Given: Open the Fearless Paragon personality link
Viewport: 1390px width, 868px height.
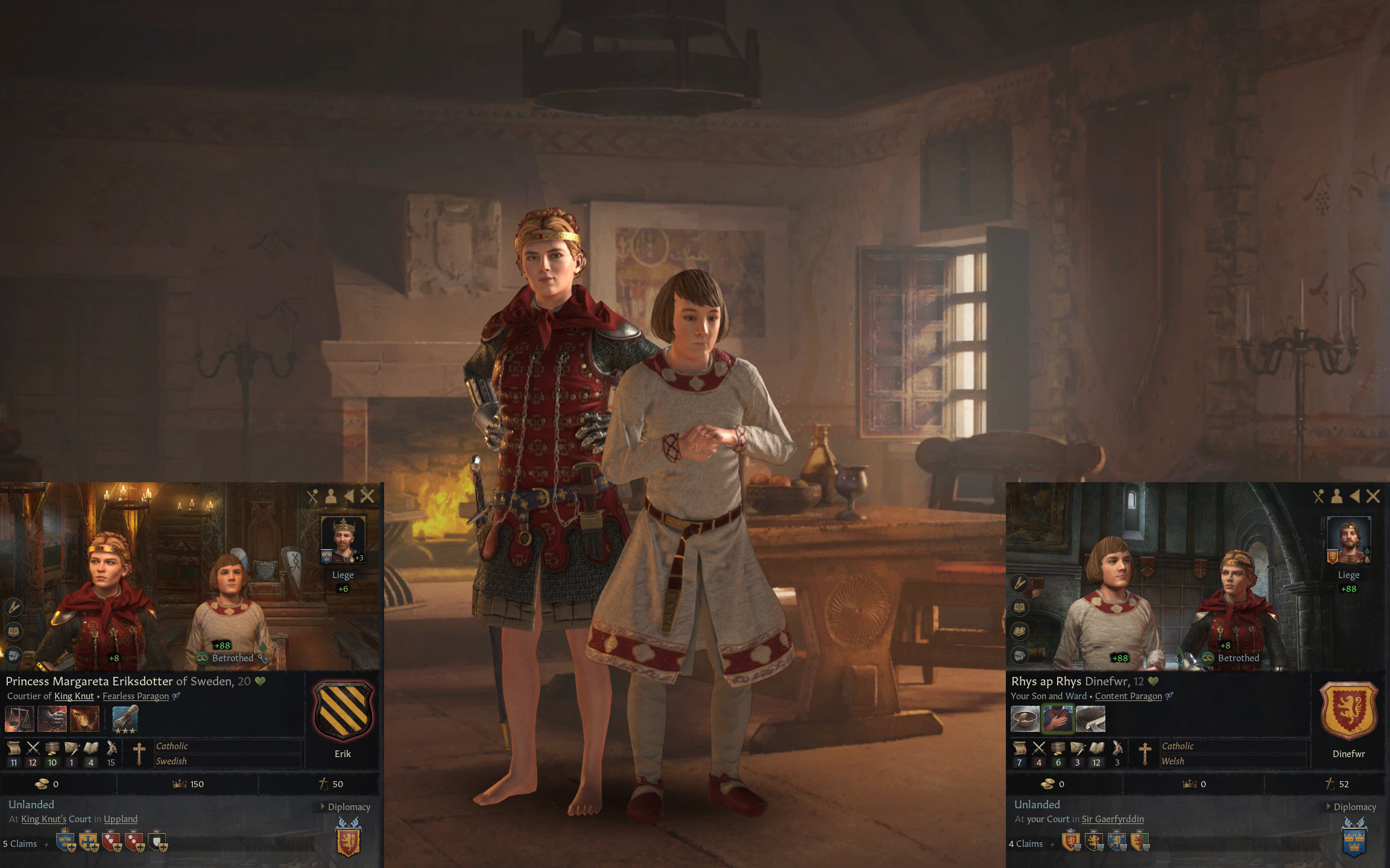Looking at the screenshot, I should click(136, 696).
